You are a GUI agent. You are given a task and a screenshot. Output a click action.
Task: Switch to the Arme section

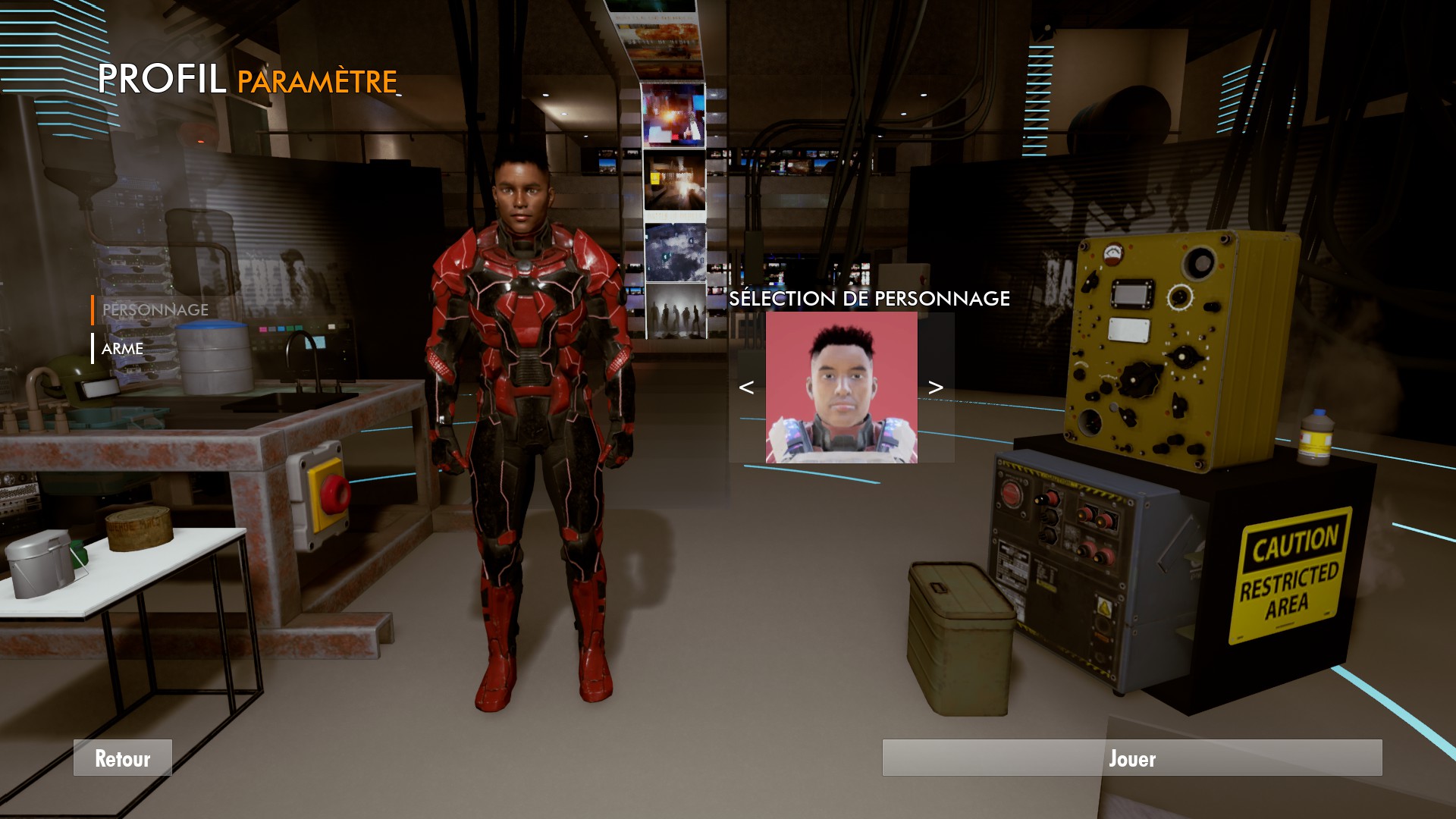pos(123,349)
